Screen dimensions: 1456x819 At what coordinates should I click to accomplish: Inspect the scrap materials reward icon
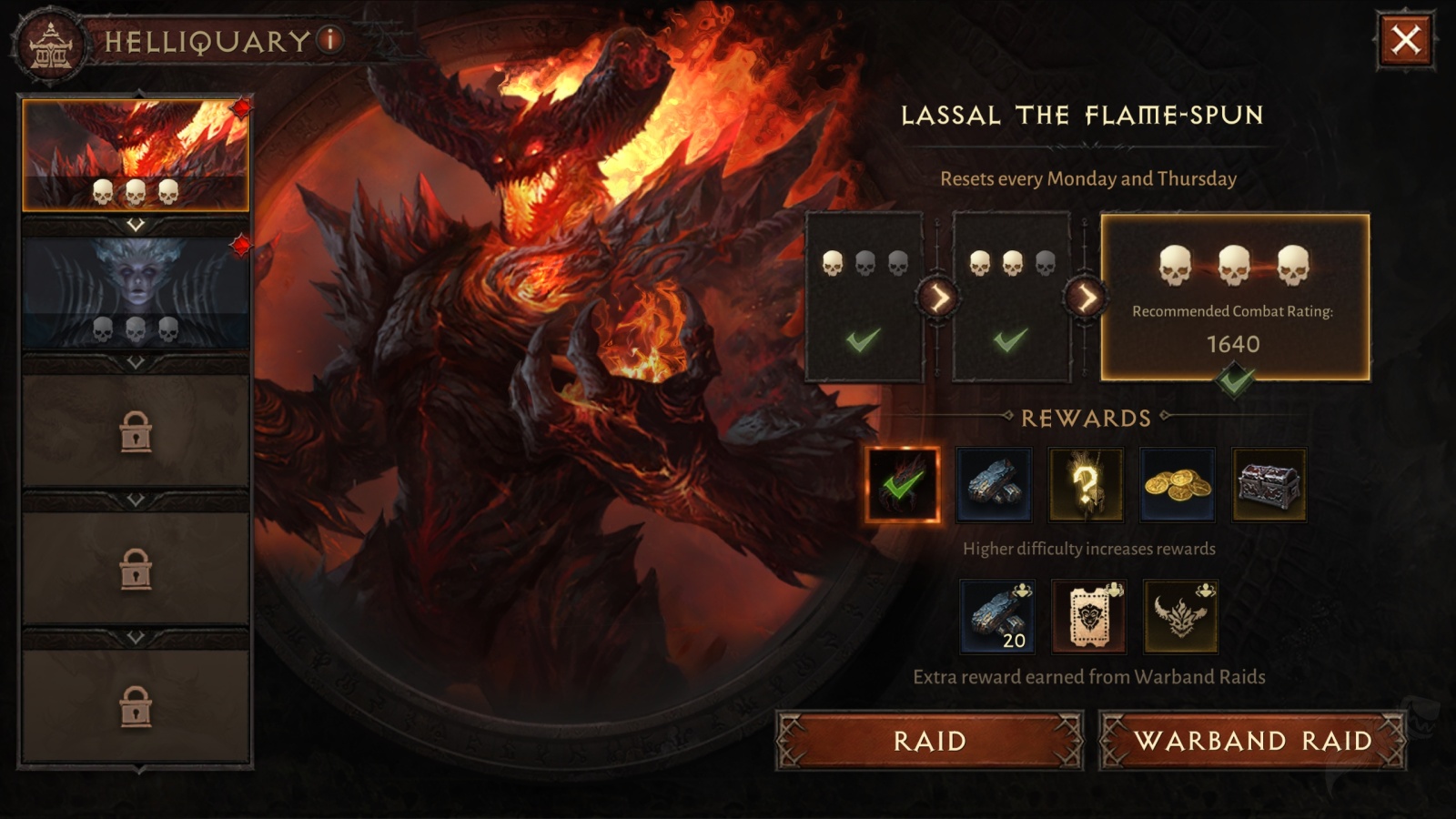pyautogui.click(x=994, y=485)
